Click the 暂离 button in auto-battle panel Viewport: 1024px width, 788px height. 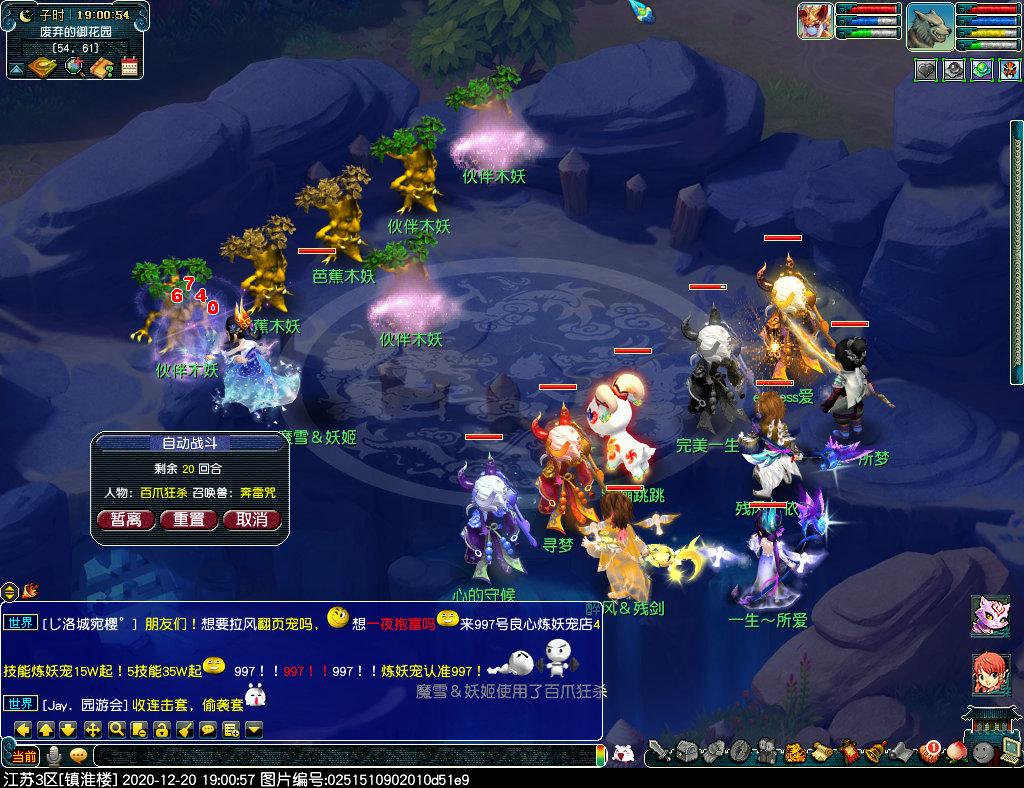point(126,520)
